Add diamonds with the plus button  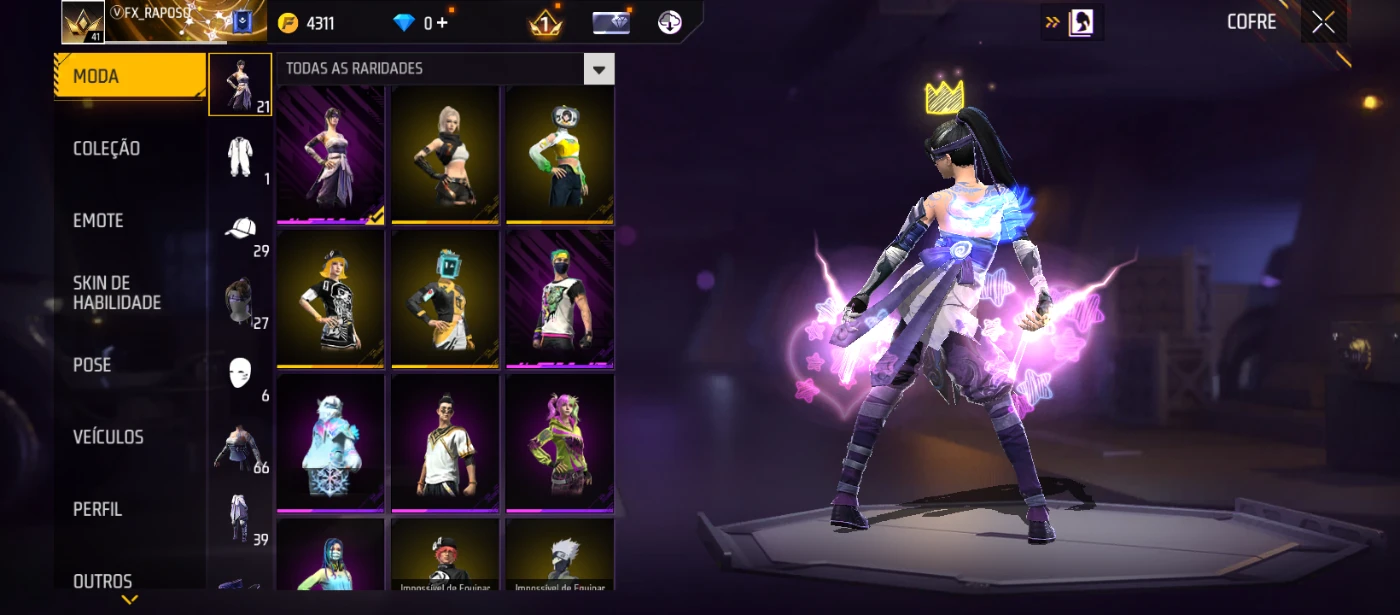[442, 23]
